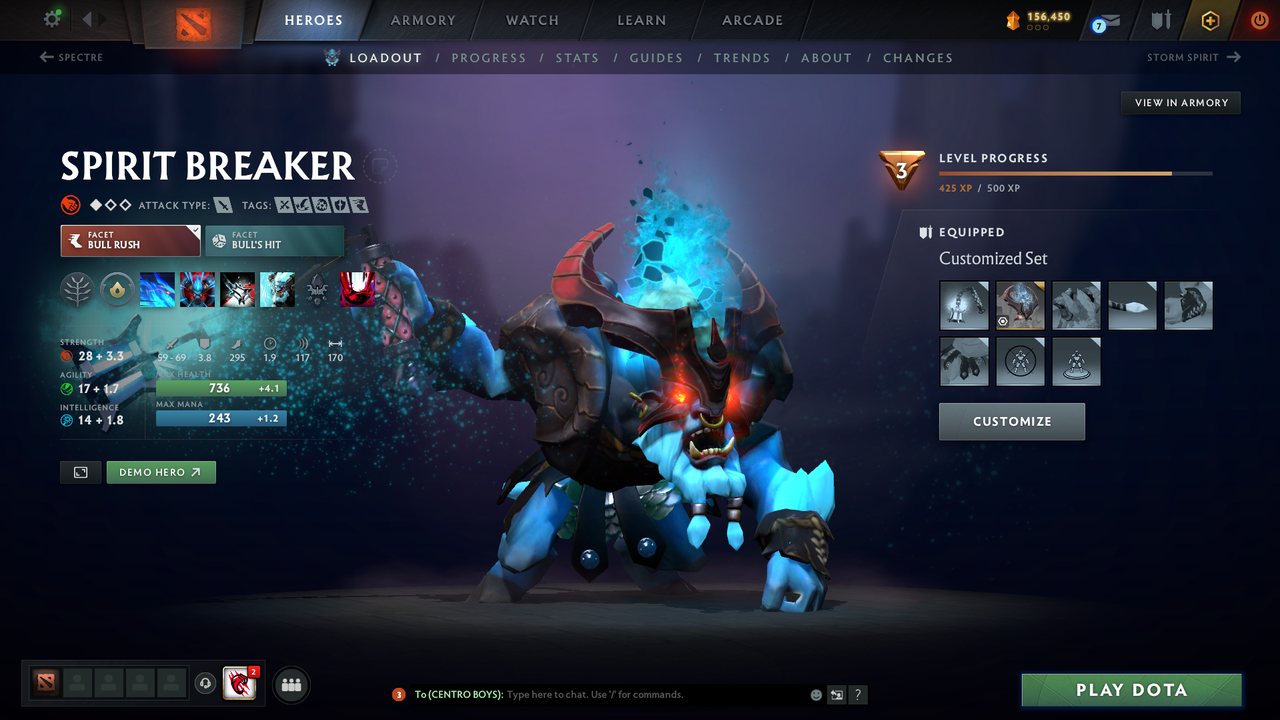Click the Dota Plus hexagon icon
Image resolution: width=1280 pixels, height=720 pixels.
click(x=1210, y=20)
